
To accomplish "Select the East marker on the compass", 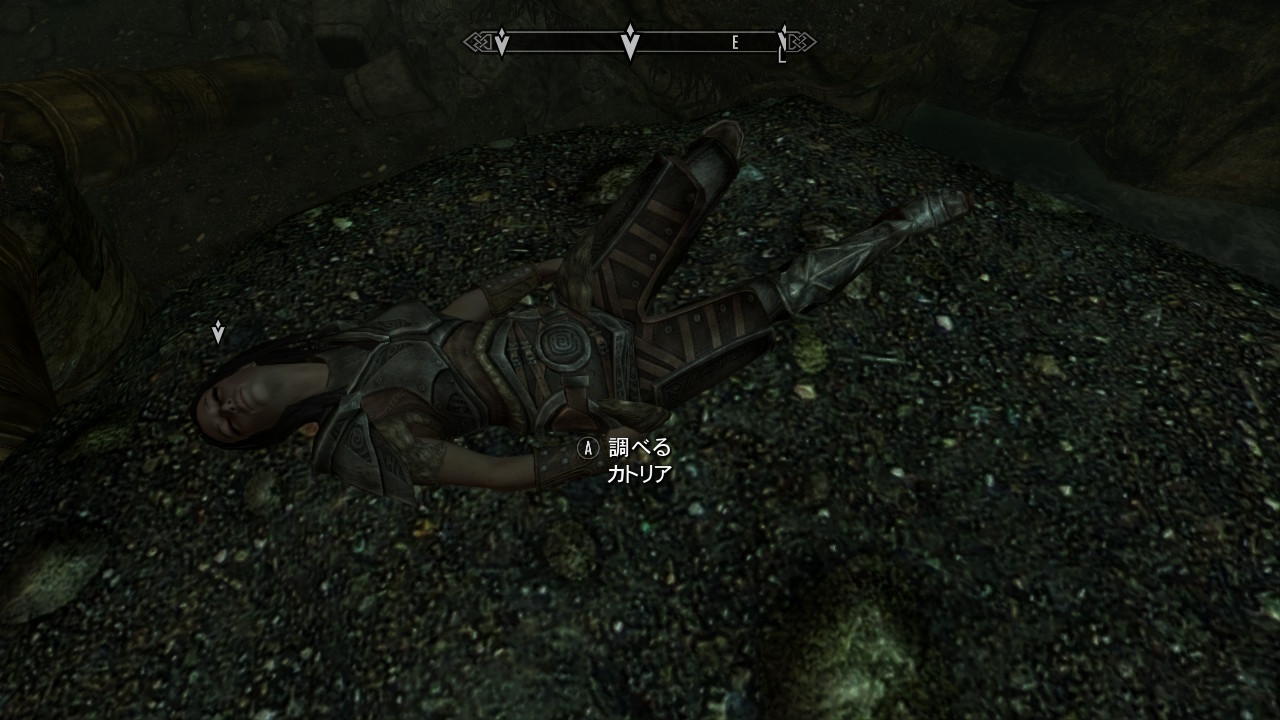I will [x=735, y=43].
